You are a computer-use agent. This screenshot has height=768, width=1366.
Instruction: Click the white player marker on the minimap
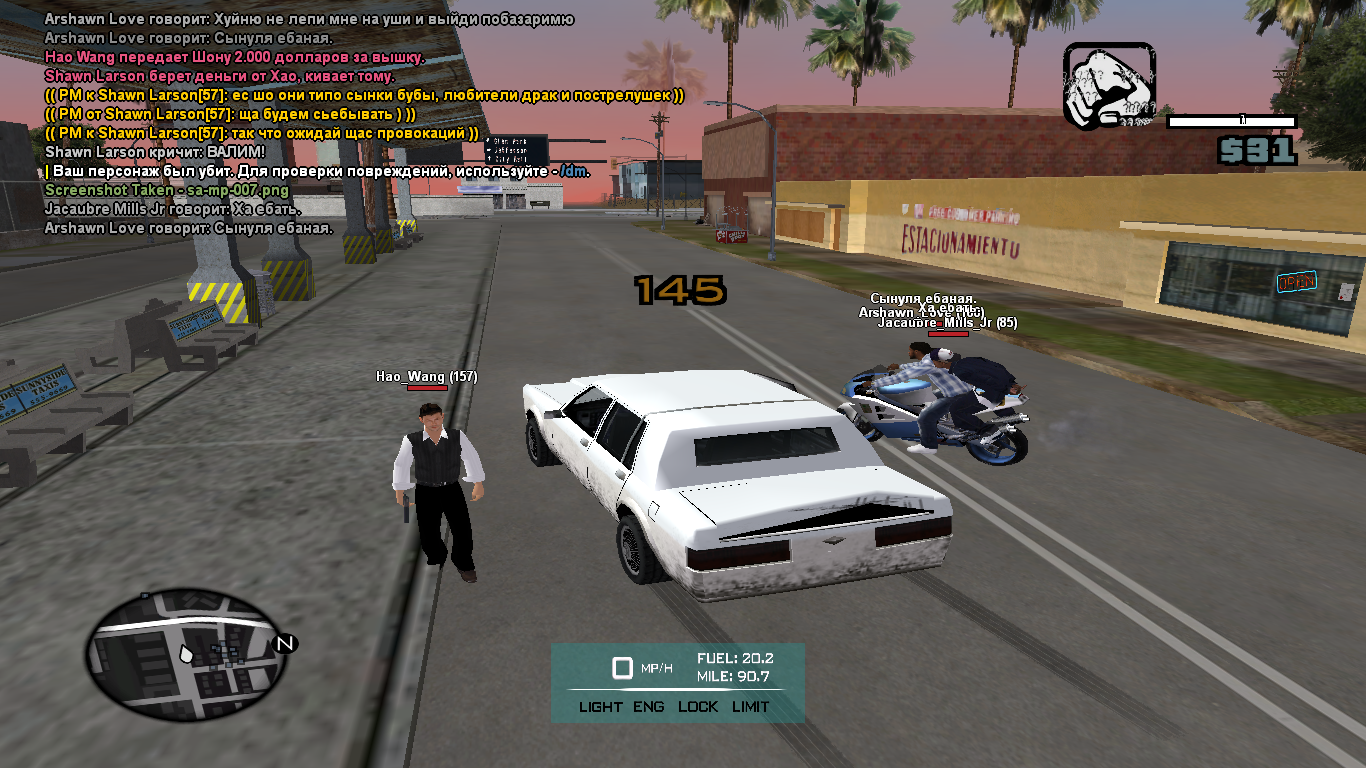(186, 653)
